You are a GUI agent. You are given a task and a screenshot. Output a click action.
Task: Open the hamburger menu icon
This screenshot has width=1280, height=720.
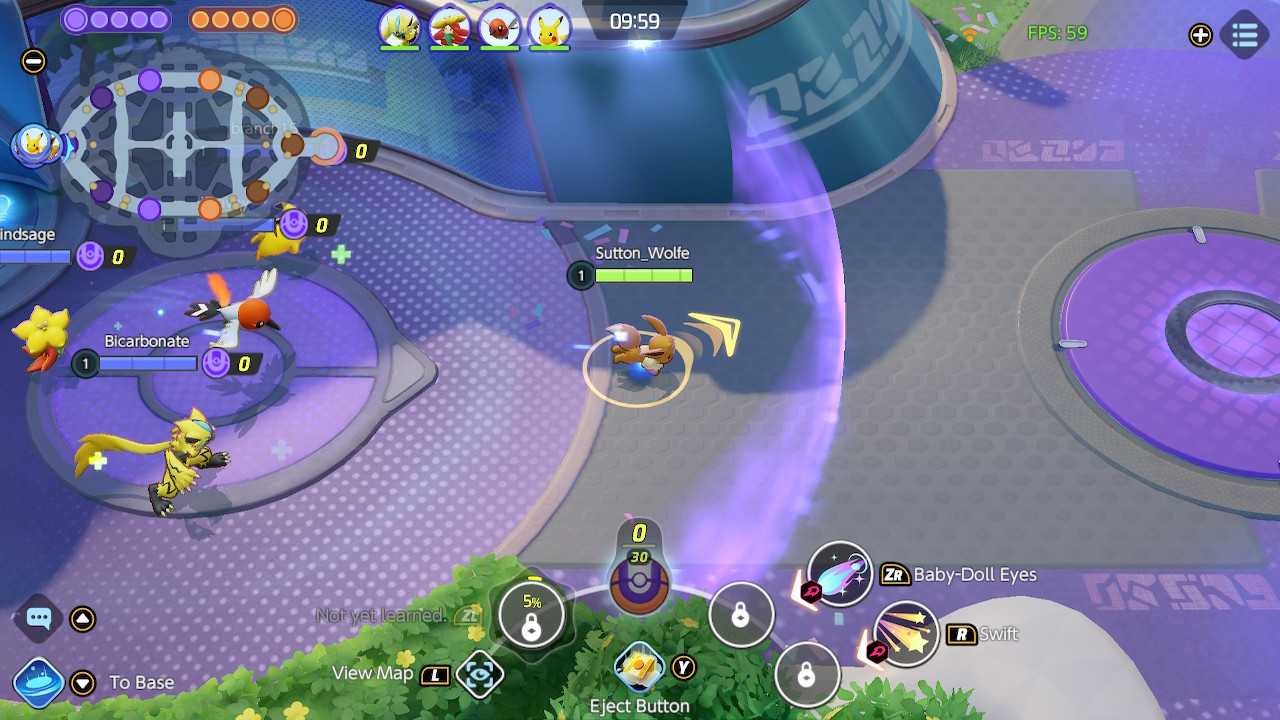coord(1245,35)
